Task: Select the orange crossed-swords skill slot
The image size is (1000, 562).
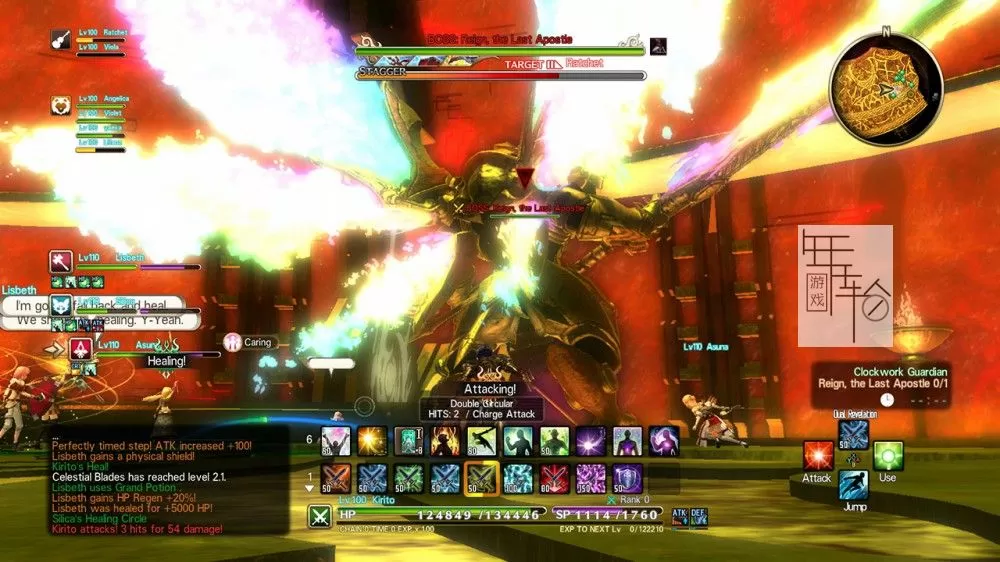Action: (x=336, y=477)
